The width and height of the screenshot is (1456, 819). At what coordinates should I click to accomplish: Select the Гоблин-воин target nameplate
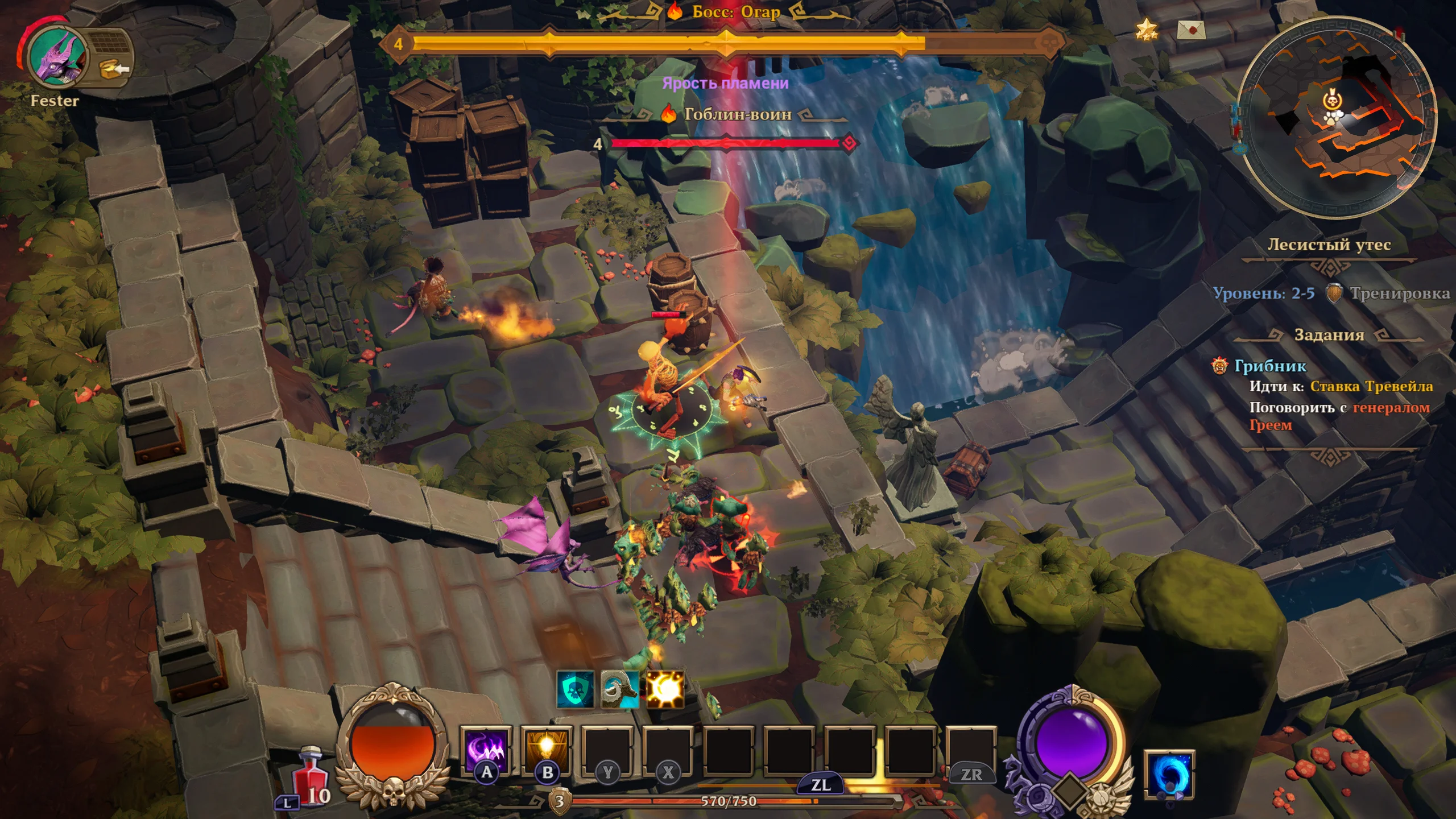click(x=737, y=114)
